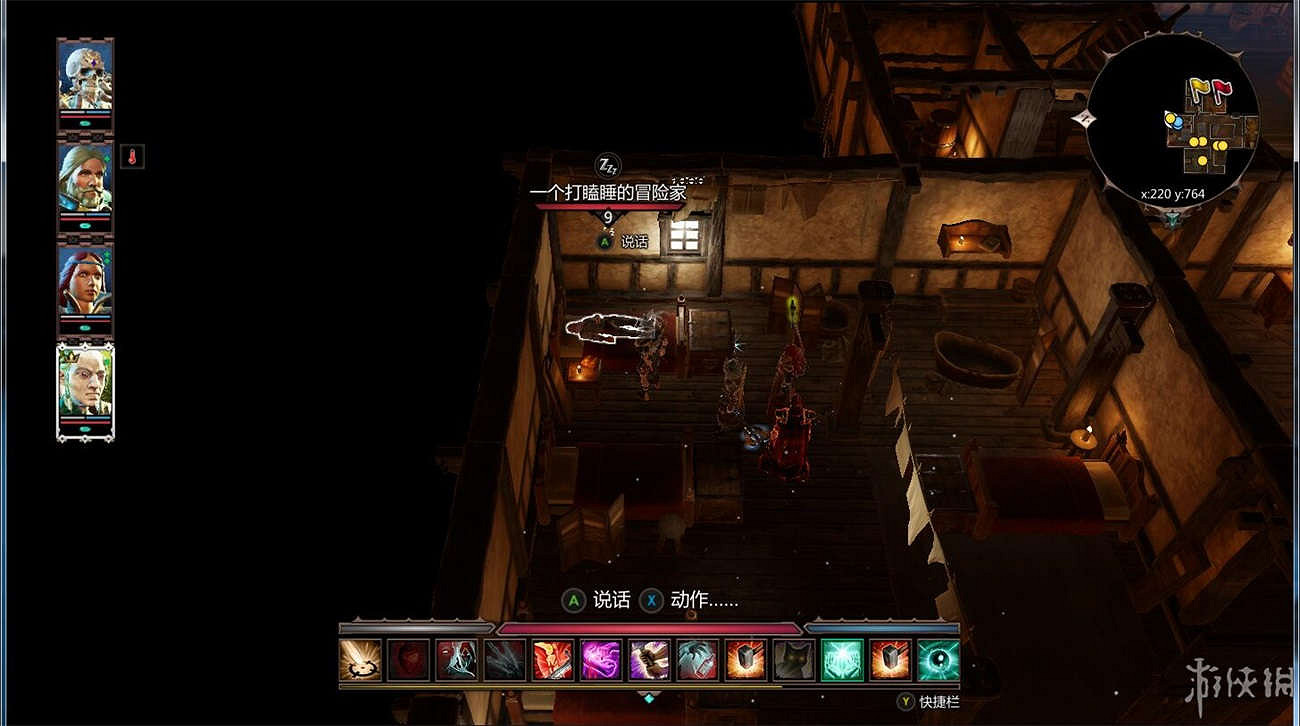Activate the teal glowing eye skill
The height and width of the screenshot is (726, 1300).
938,661
